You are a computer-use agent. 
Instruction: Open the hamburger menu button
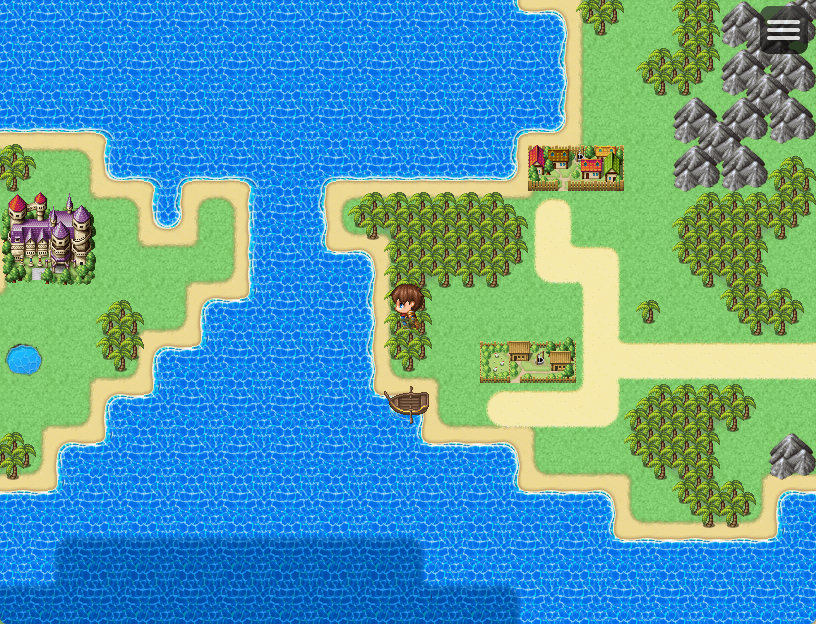pyautogui.click(x=783, y=30)
